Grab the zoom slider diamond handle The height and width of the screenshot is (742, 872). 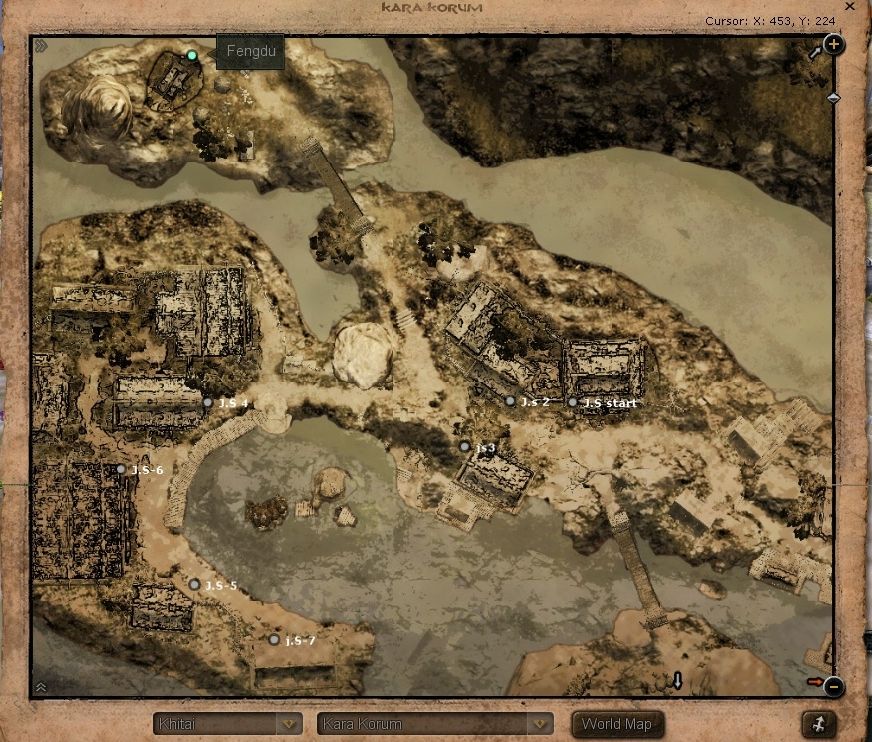[833, 98]
